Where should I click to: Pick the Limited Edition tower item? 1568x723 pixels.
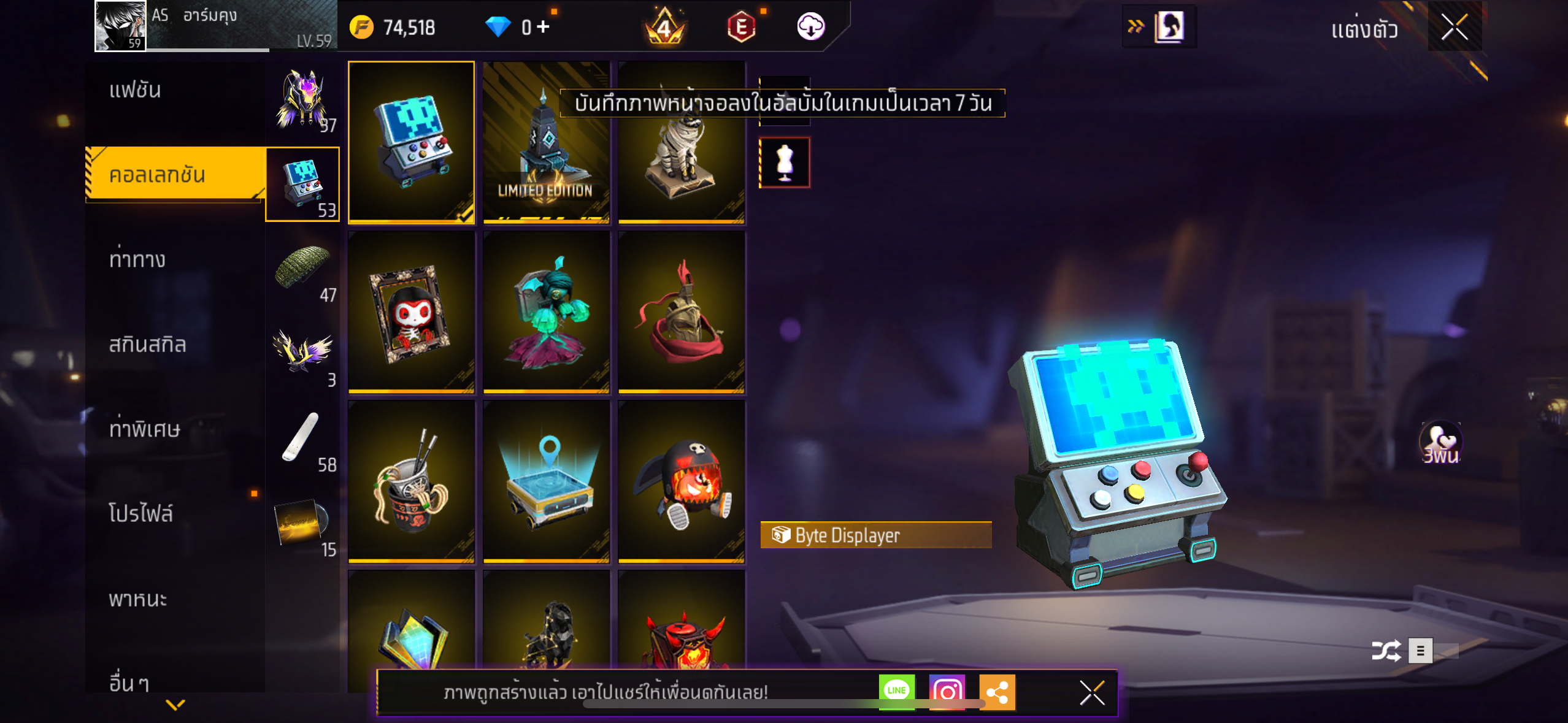pyautogui.click(x=546, y=142)
